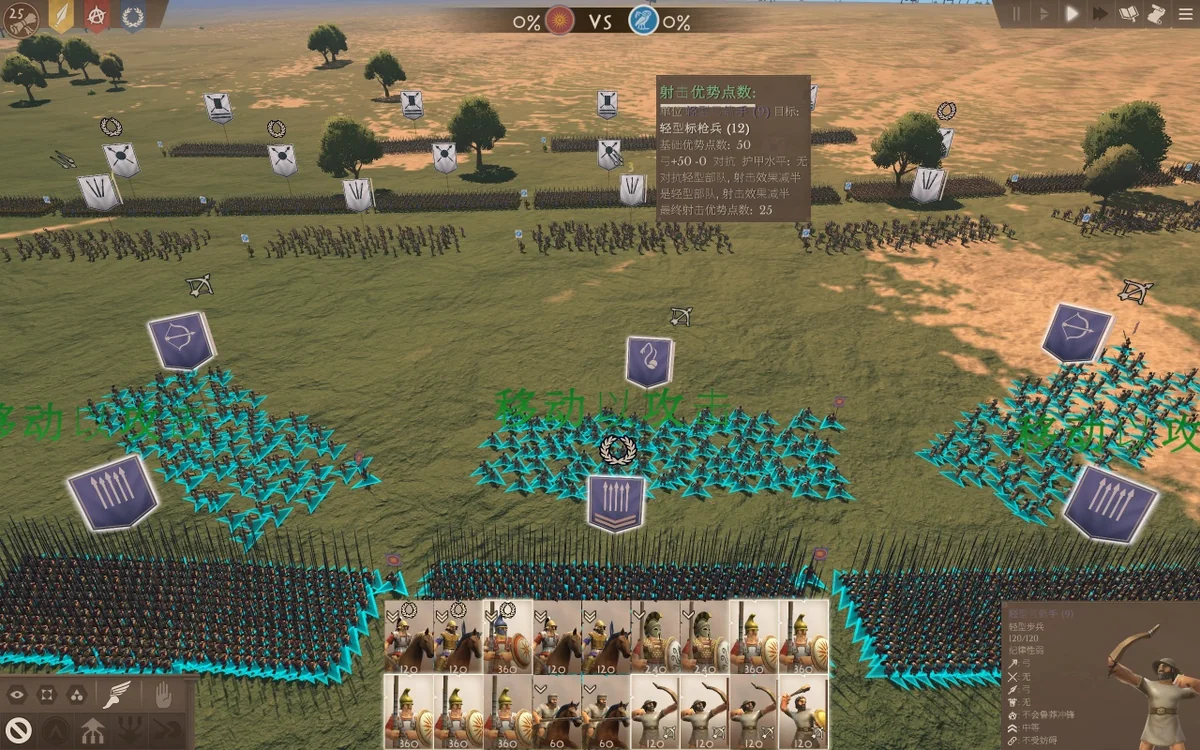
Task: Pause the battle
Action: coord(1017,14)
